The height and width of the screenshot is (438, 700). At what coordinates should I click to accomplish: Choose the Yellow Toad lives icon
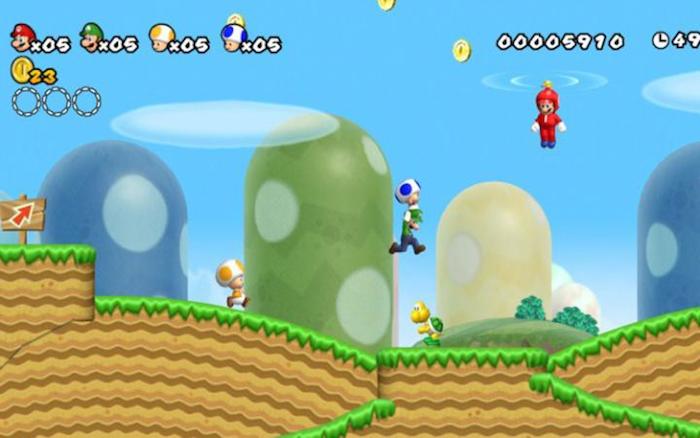click(161, 38)
